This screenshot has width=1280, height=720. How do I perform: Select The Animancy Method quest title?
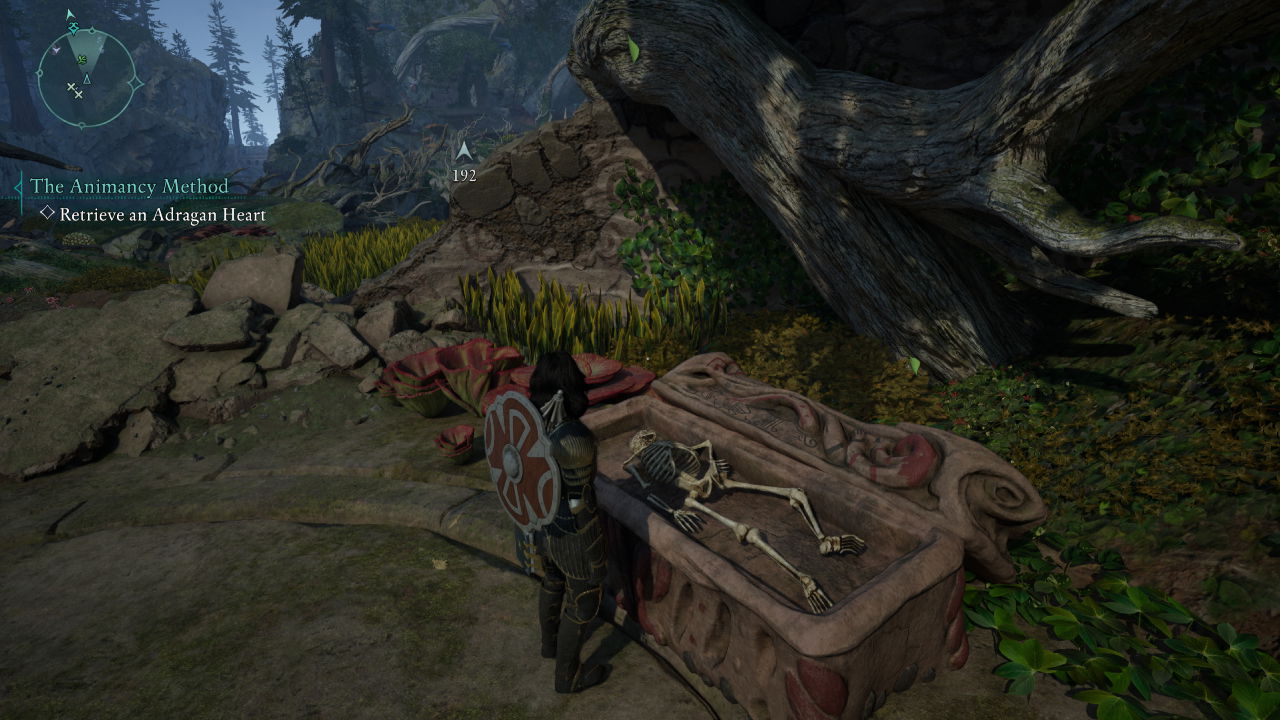pos(129,187)
